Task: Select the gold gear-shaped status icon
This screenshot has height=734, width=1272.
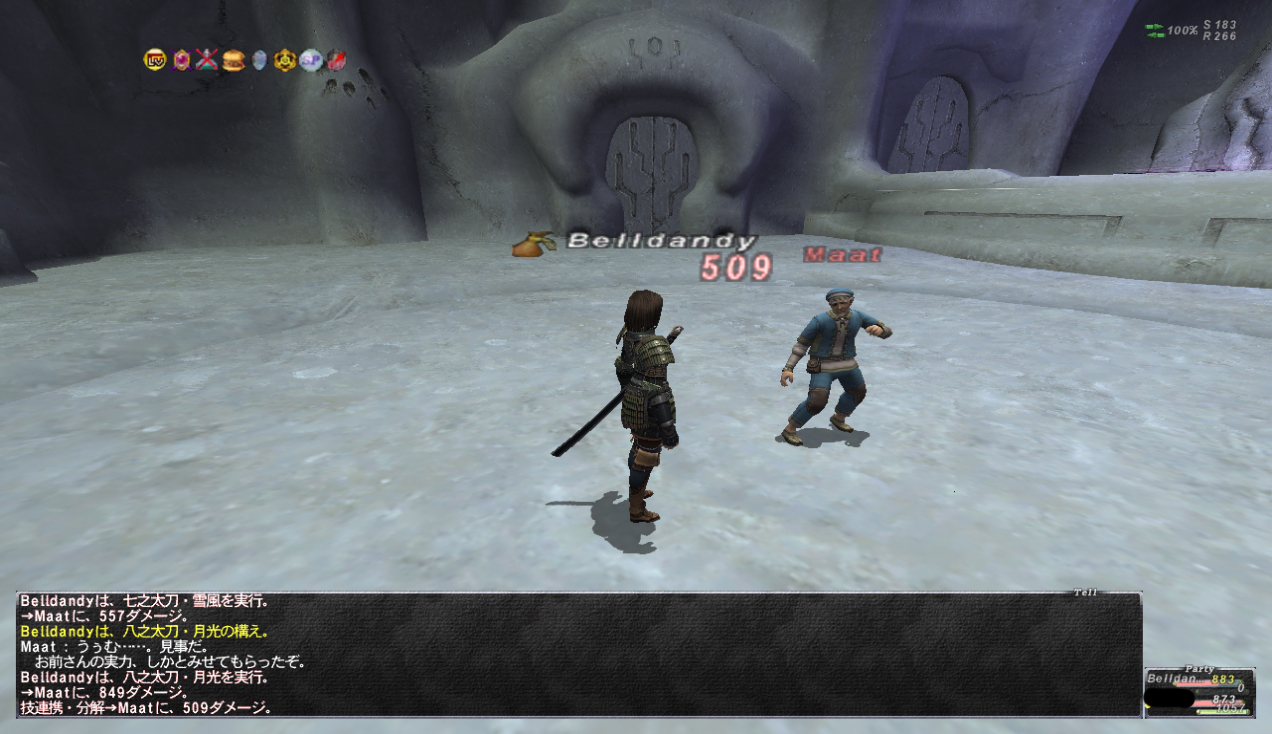Action: (x=285, y=60)
